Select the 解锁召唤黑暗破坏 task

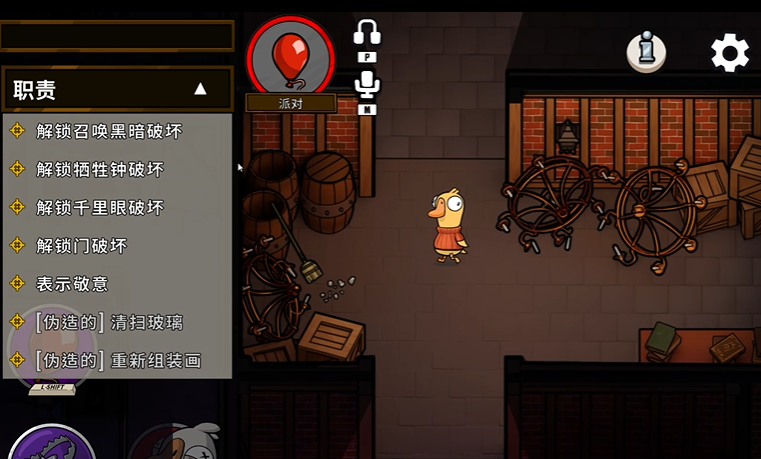(109, 131)
